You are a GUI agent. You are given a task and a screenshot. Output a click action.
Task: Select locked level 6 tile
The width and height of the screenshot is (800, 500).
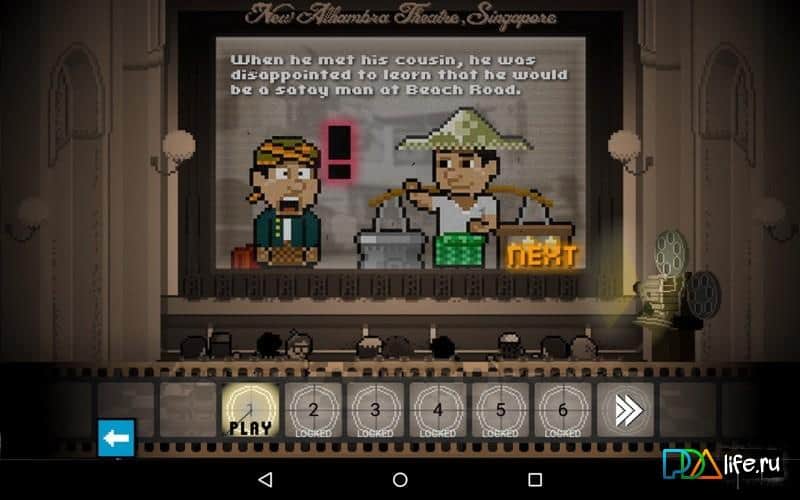(x=563, y=410)
